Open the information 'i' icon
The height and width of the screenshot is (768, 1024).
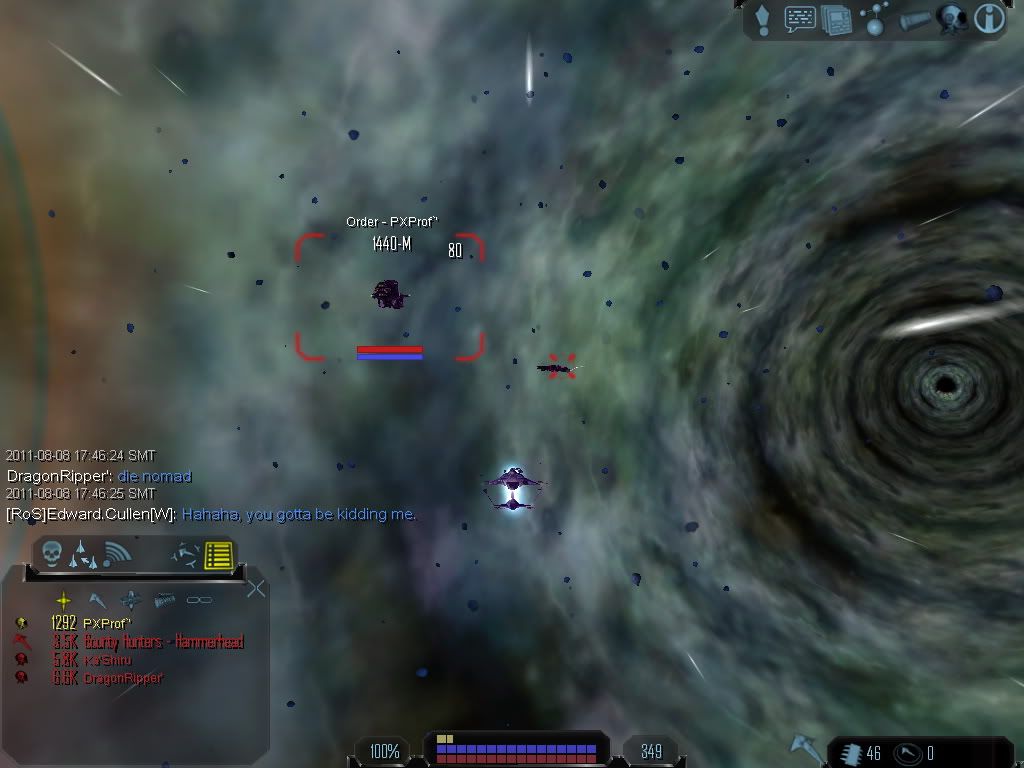coord(988,20)
